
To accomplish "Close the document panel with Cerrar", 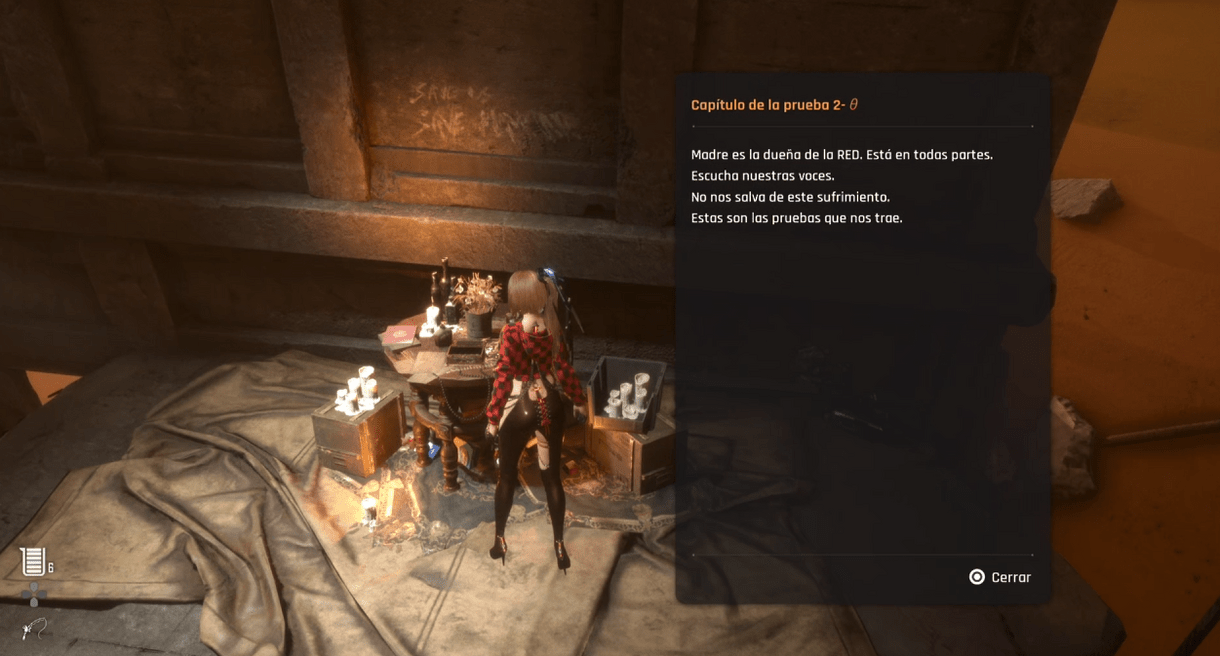I will click(999, 577).
